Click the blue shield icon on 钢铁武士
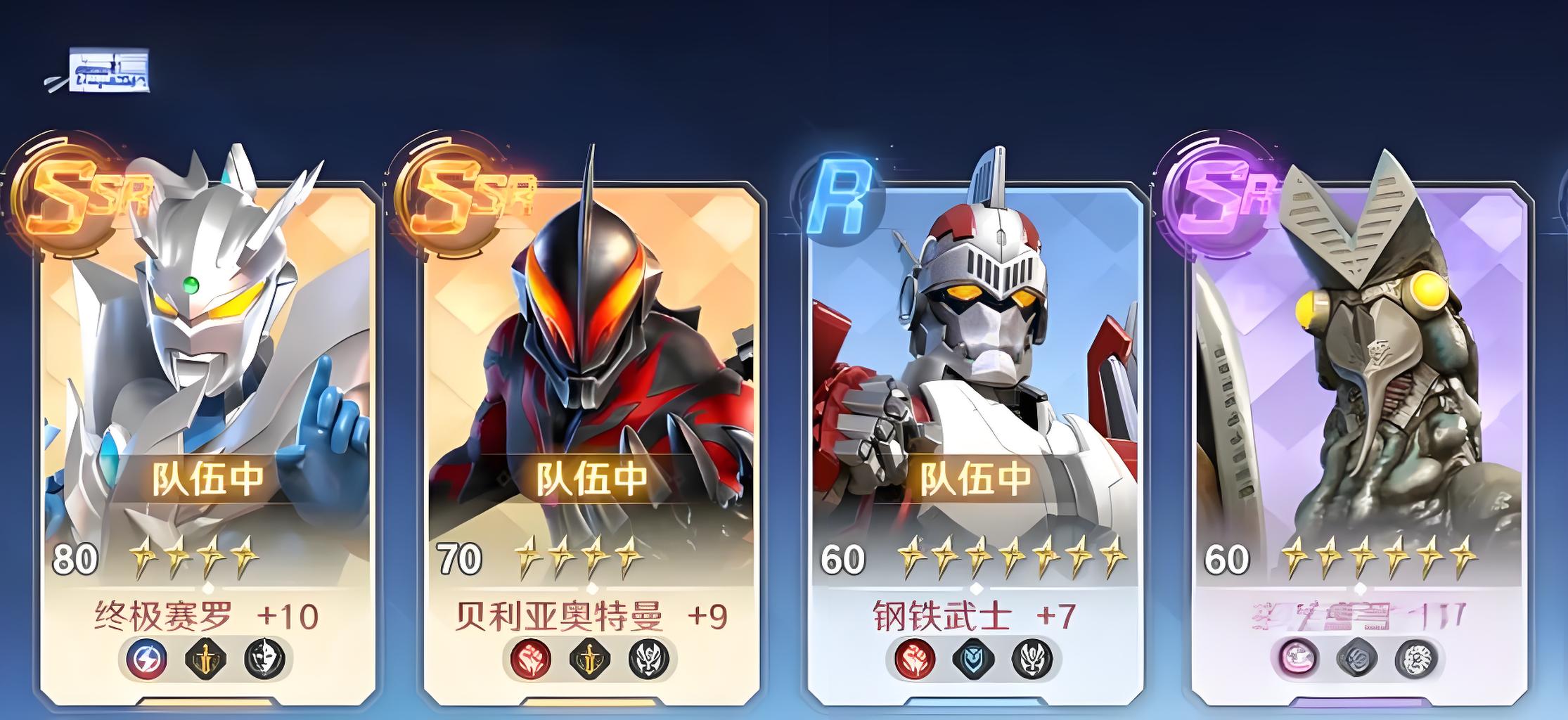 [974, 660]
